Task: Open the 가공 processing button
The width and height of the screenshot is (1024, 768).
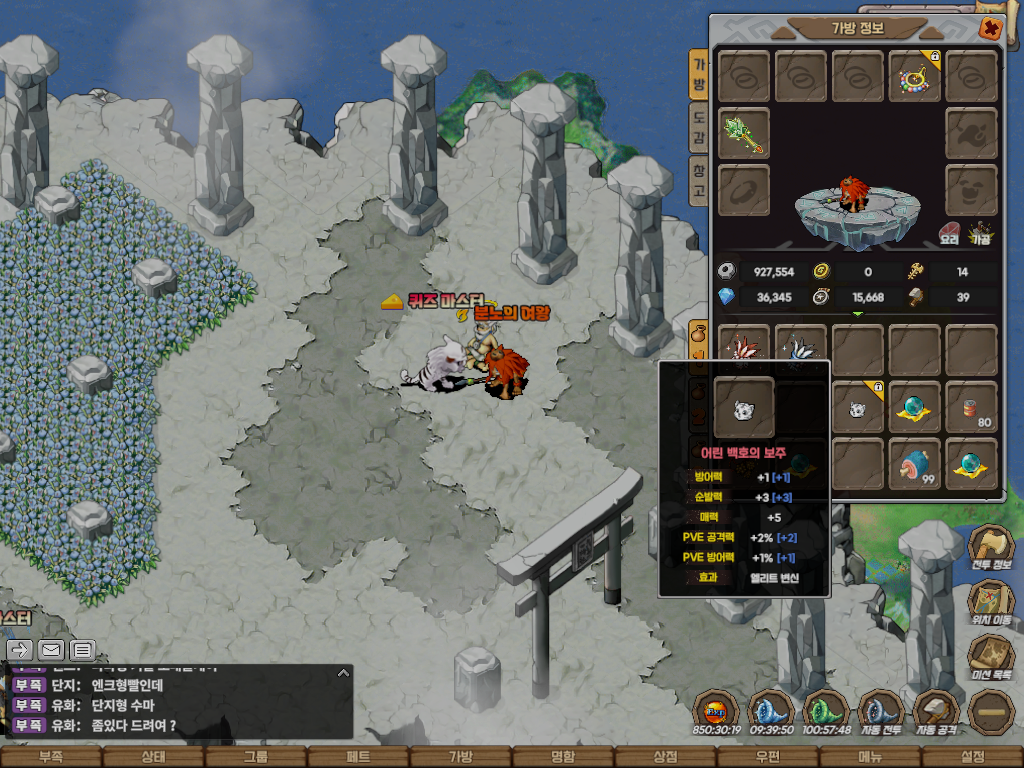Action: (980, 234)
